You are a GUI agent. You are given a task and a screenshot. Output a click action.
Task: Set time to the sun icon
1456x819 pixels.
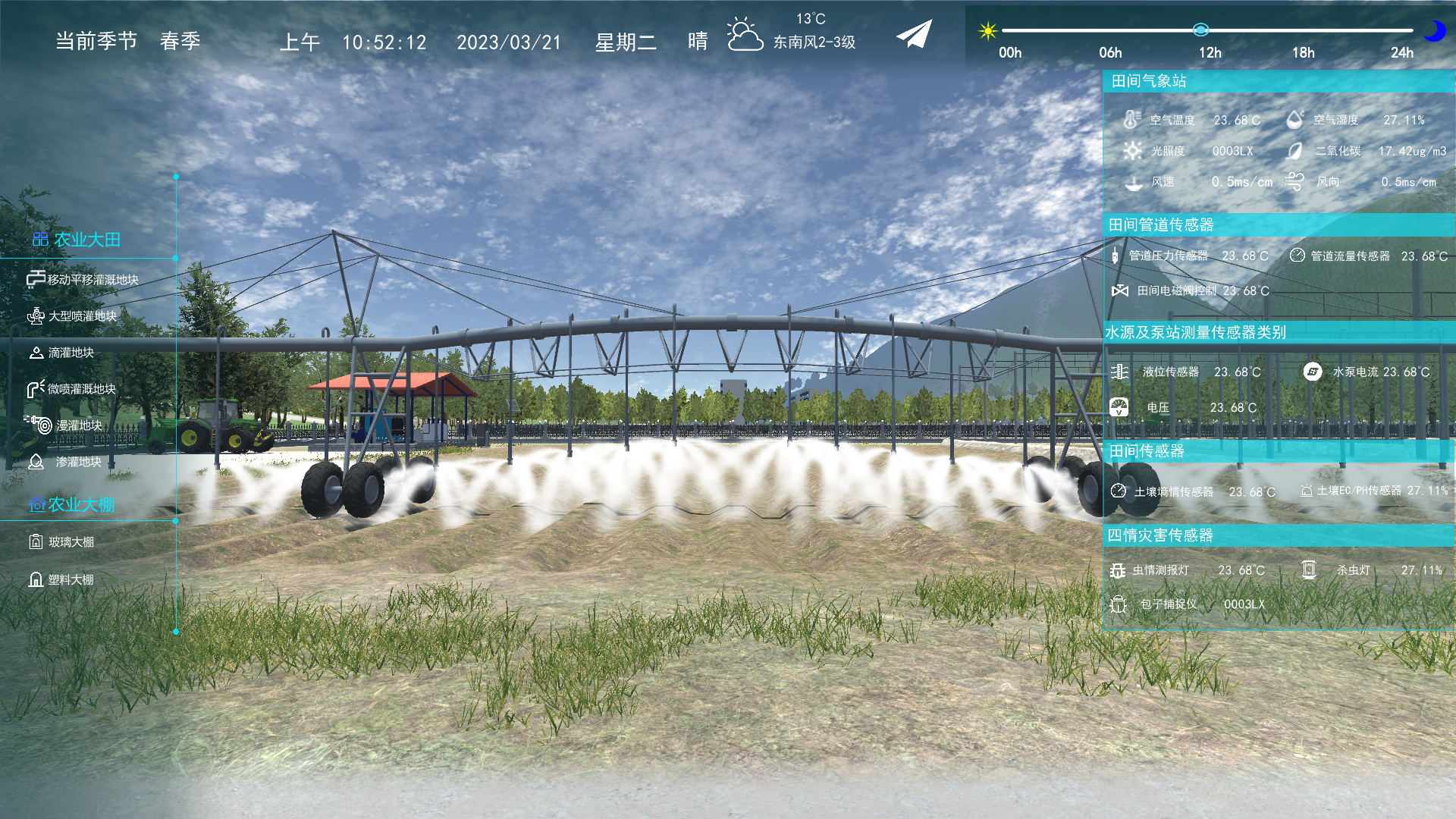click(987, 30)
